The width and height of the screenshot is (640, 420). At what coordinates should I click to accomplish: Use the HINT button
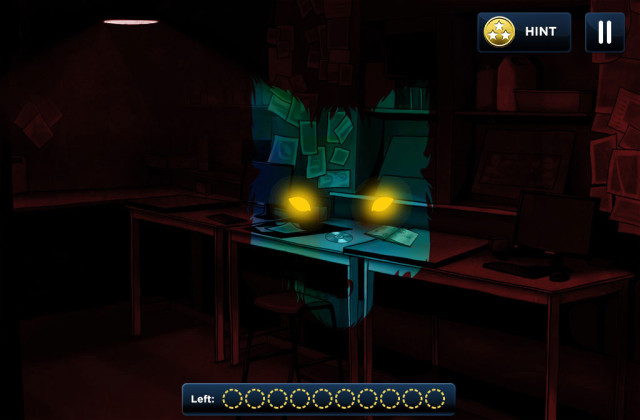click(524, 32)
